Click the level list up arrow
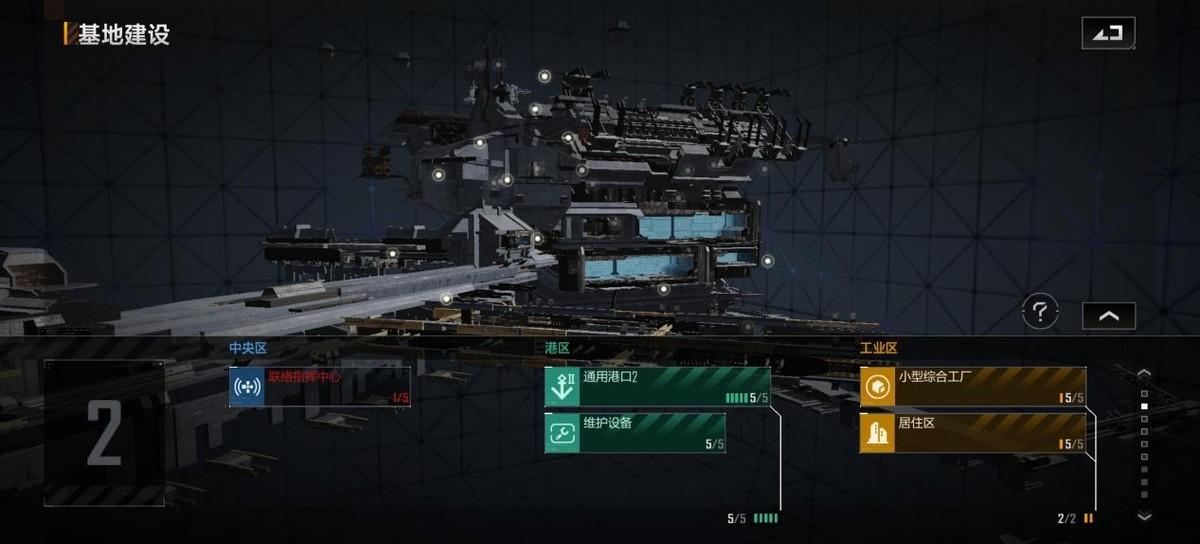This screenshot has width=1200, height=544. [x=1145, y=374]
